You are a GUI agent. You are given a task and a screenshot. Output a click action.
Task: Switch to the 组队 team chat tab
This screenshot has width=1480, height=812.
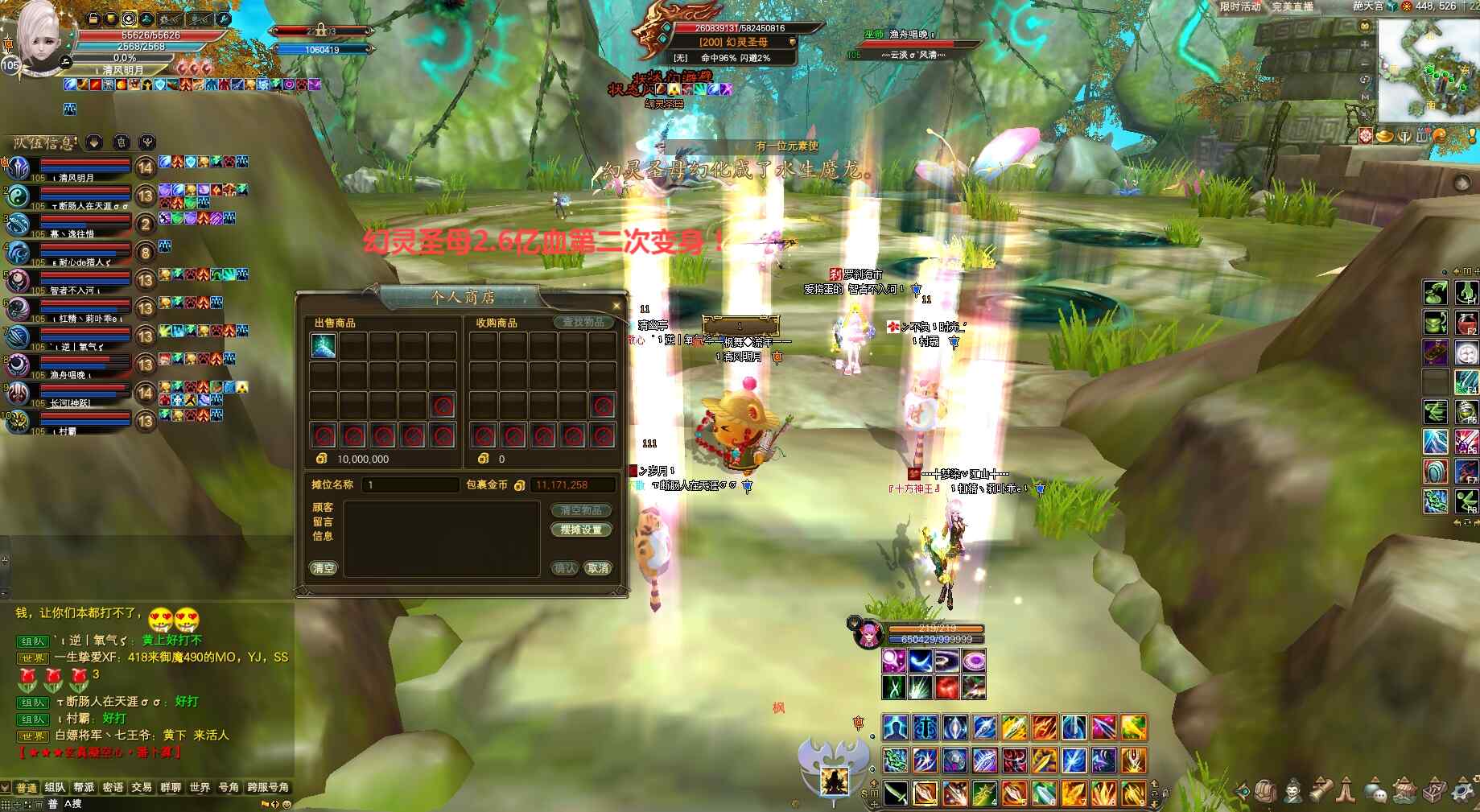pyautogui.click(x=55, y=787)
